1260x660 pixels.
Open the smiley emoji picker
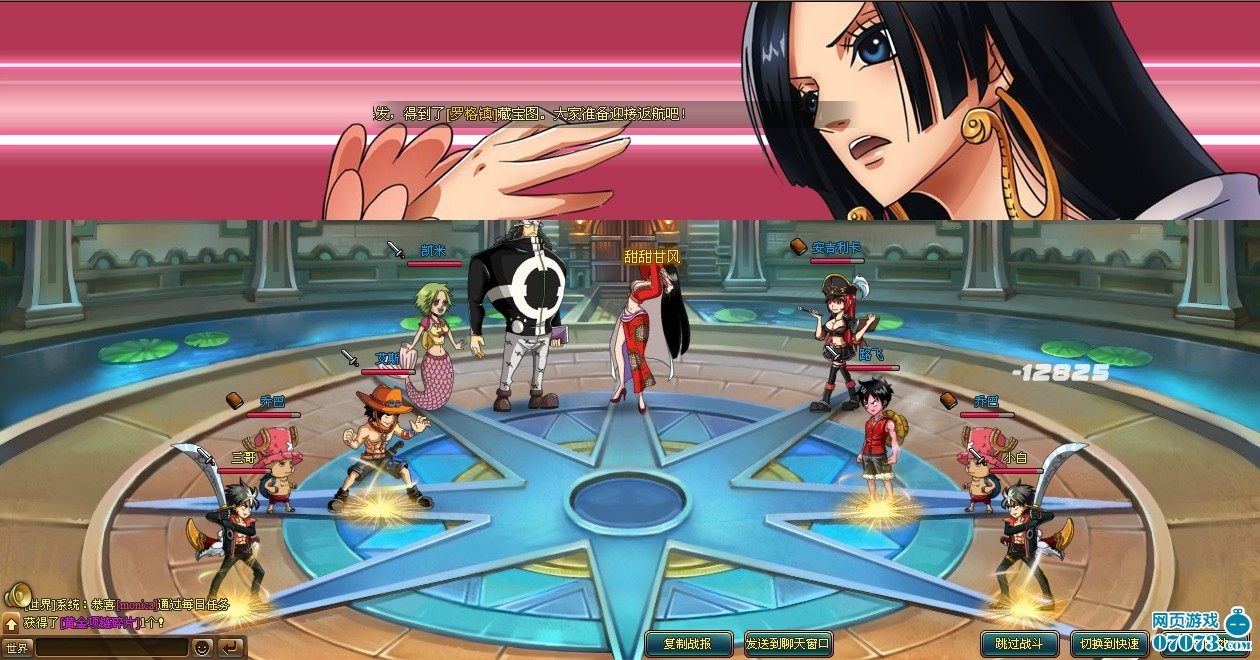click(x=202, y=648)
